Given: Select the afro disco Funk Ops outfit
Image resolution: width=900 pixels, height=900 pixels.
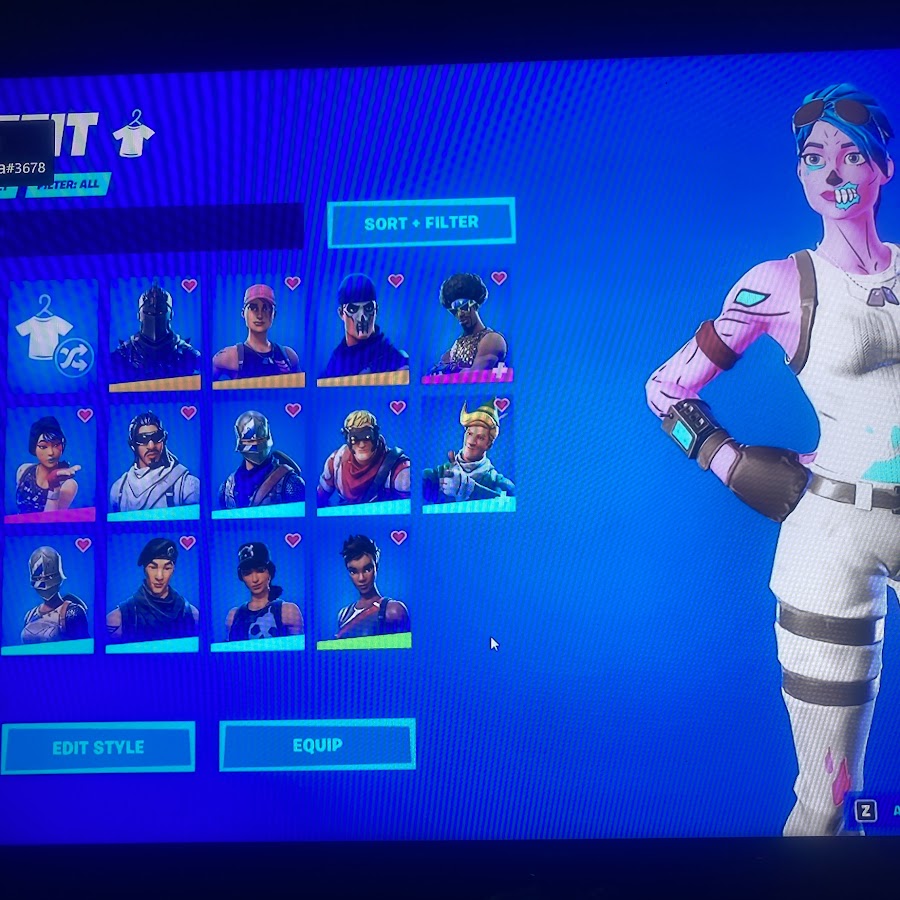Looking at the screenshot, I should pos(467,327).
